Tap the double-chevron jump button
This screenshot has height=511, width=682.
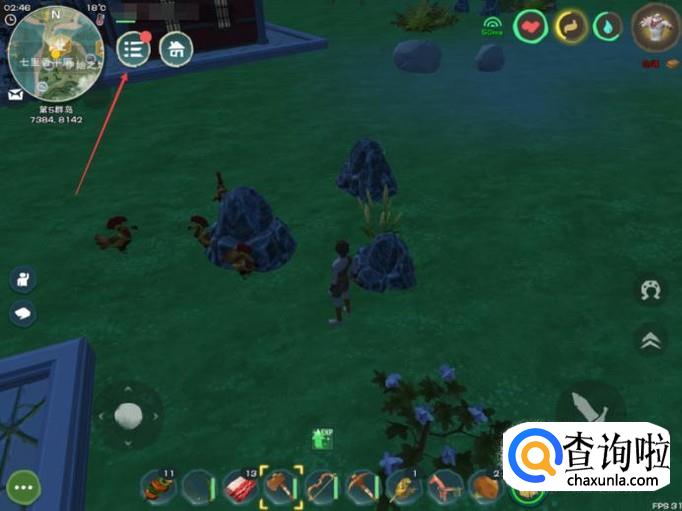point(651,341)
